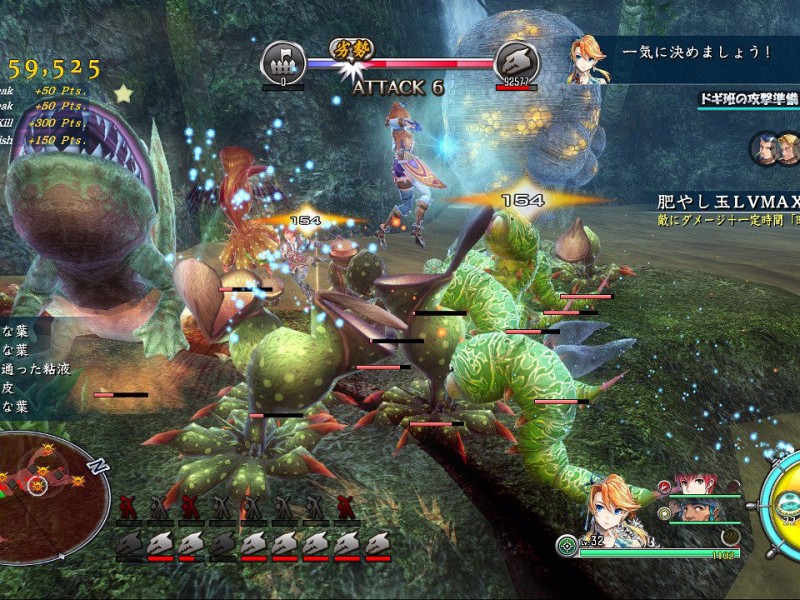Click the green target style icon
The height and width of the screenshot is (600, 800).
pyautogui.click(x=566, y=545)
